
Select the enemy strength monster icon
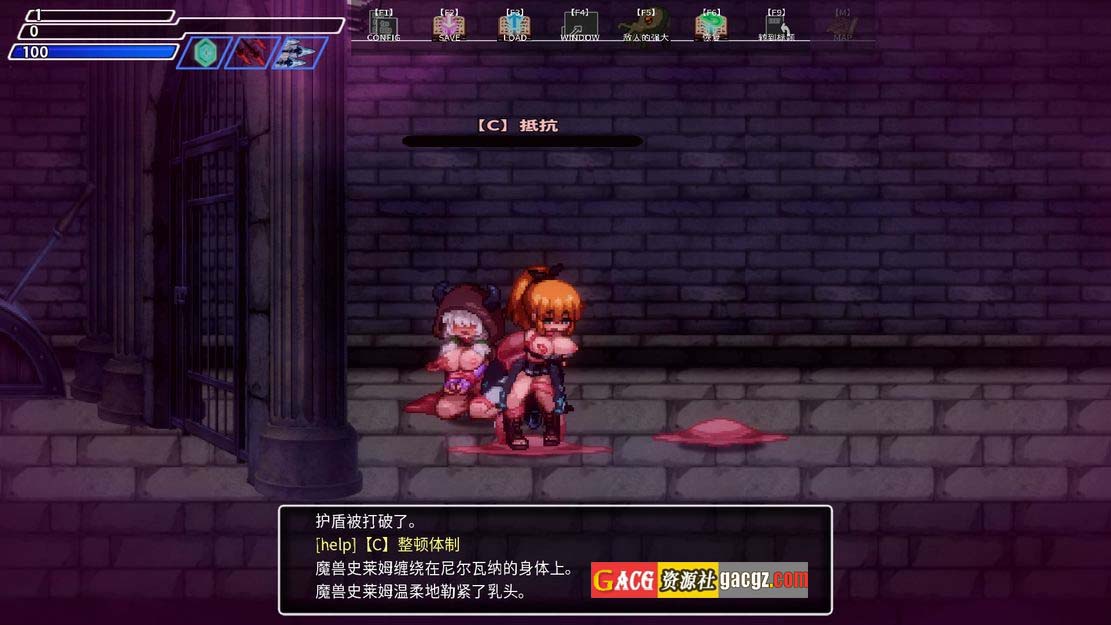coord(644,25)
